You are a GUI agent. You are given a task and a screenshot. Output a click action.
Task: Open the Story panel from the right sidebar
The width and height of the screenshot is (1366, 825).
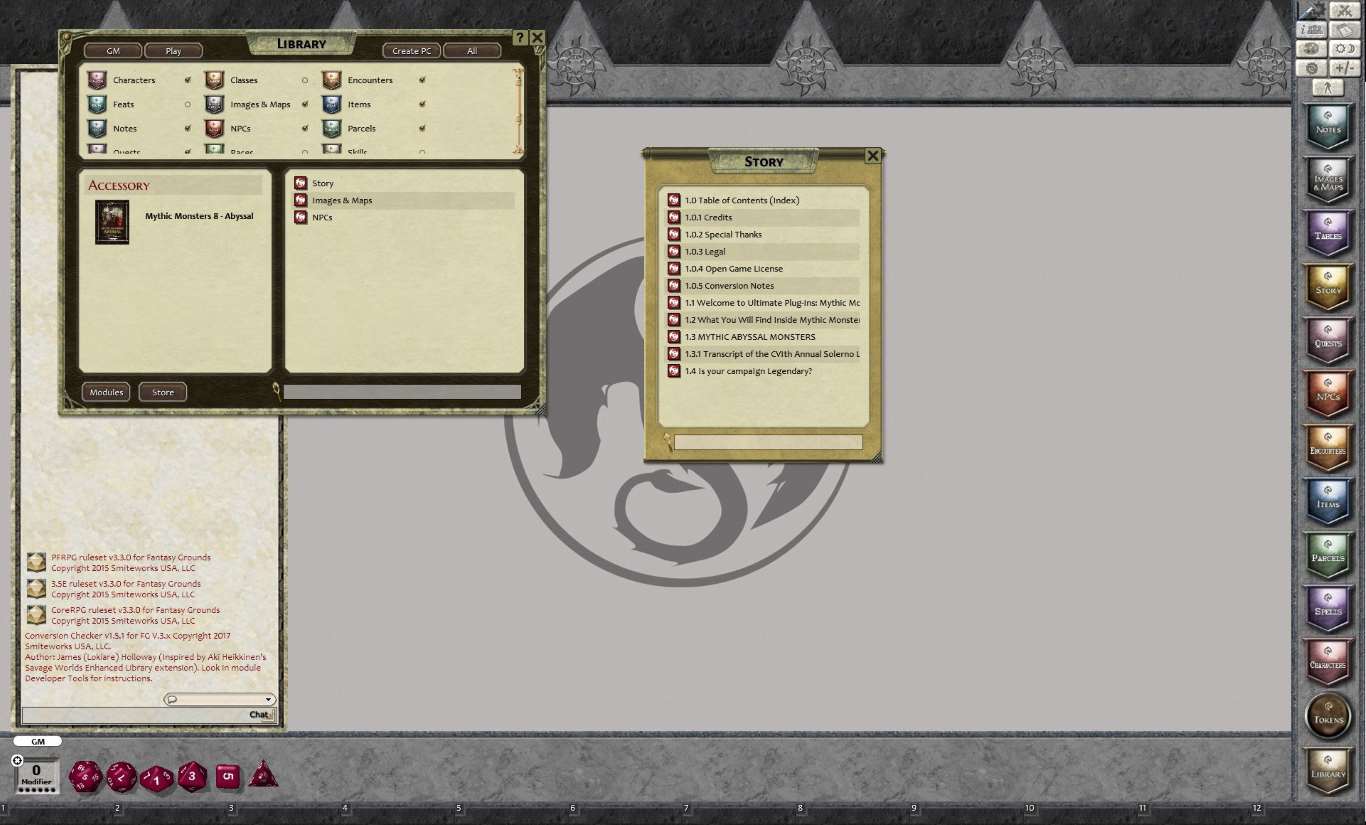[1328, 287]
